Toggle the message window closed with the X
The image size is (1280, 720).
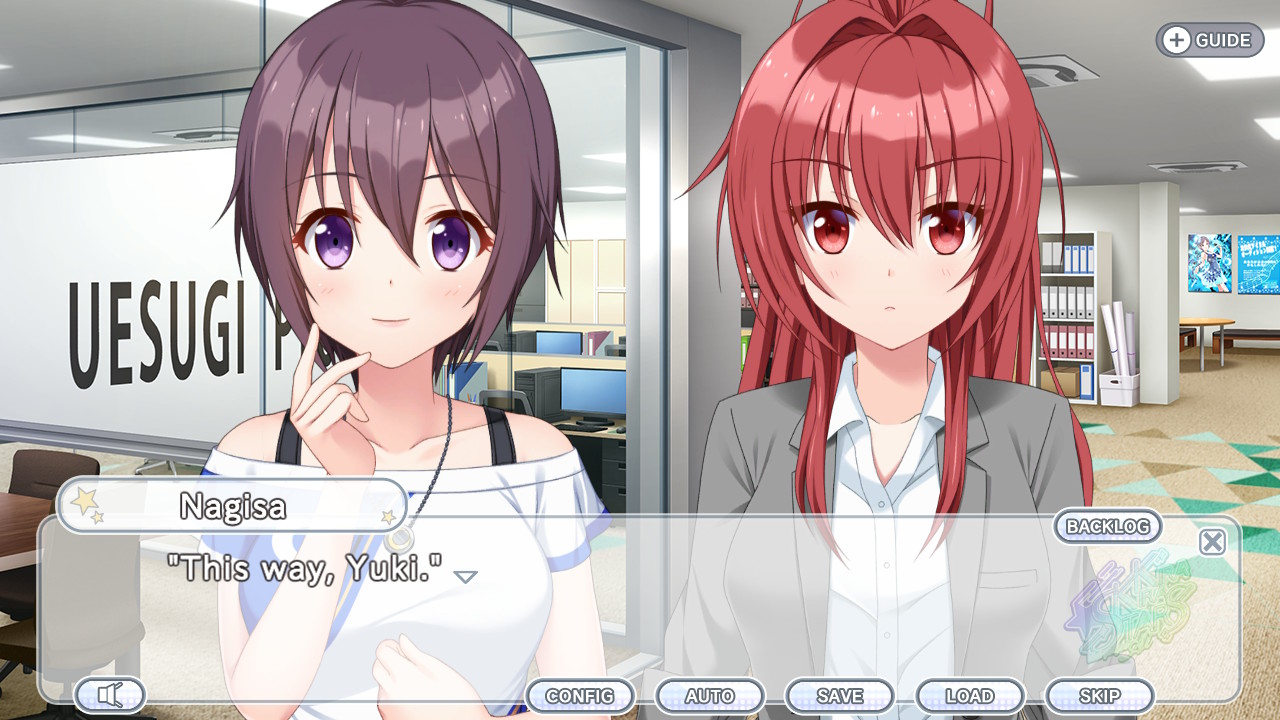pyautogui.click(x=1211, y=541)
